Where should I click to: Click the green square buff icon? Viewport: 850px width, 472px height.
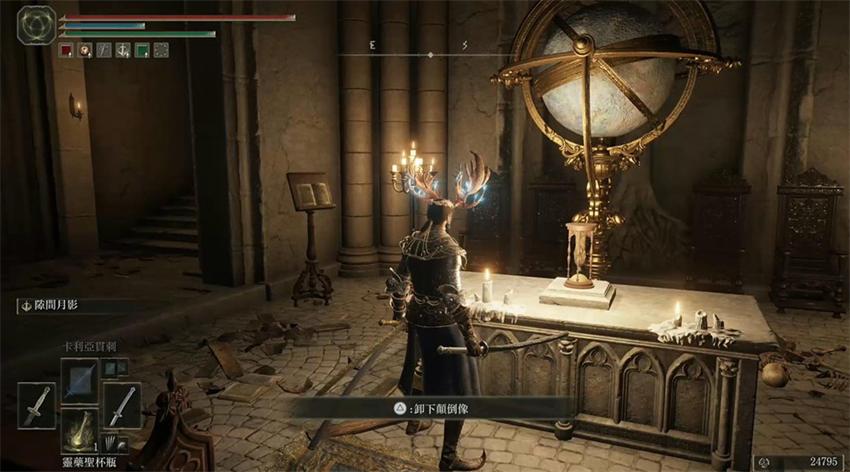[142, 49]
